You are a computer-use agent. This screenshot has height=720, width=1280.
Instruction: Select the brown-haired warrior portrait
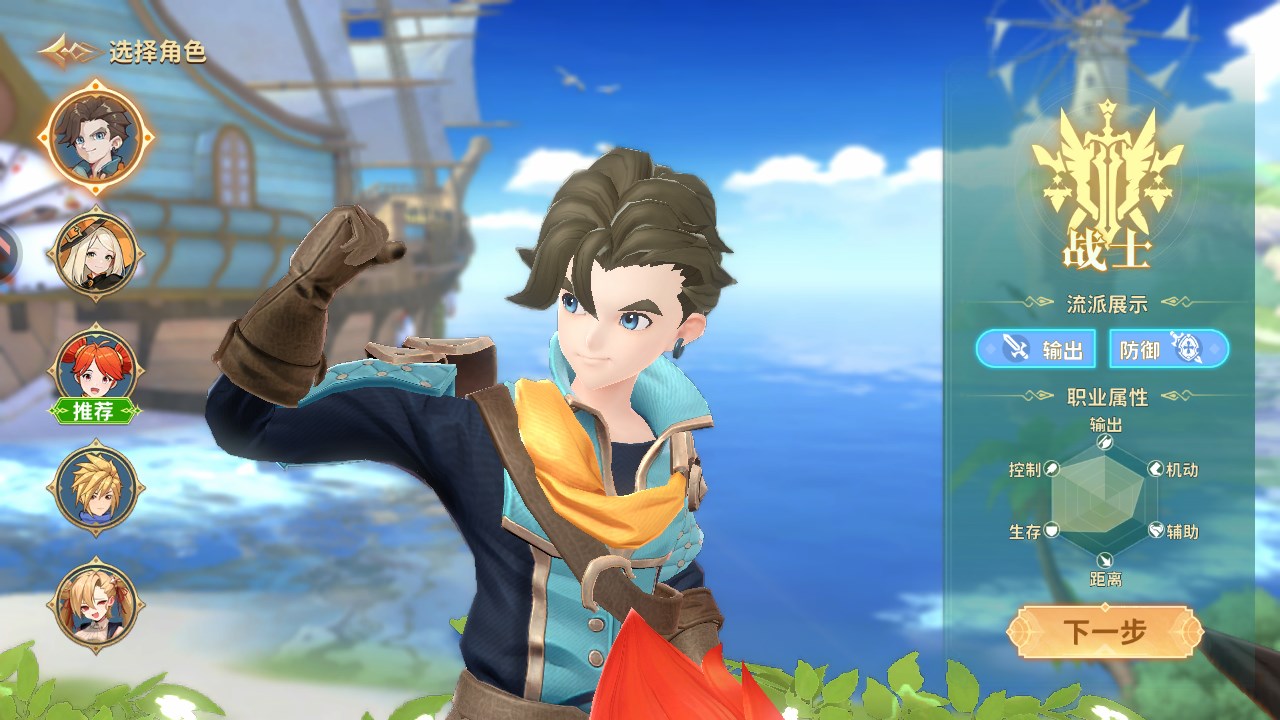pos(96,136)
